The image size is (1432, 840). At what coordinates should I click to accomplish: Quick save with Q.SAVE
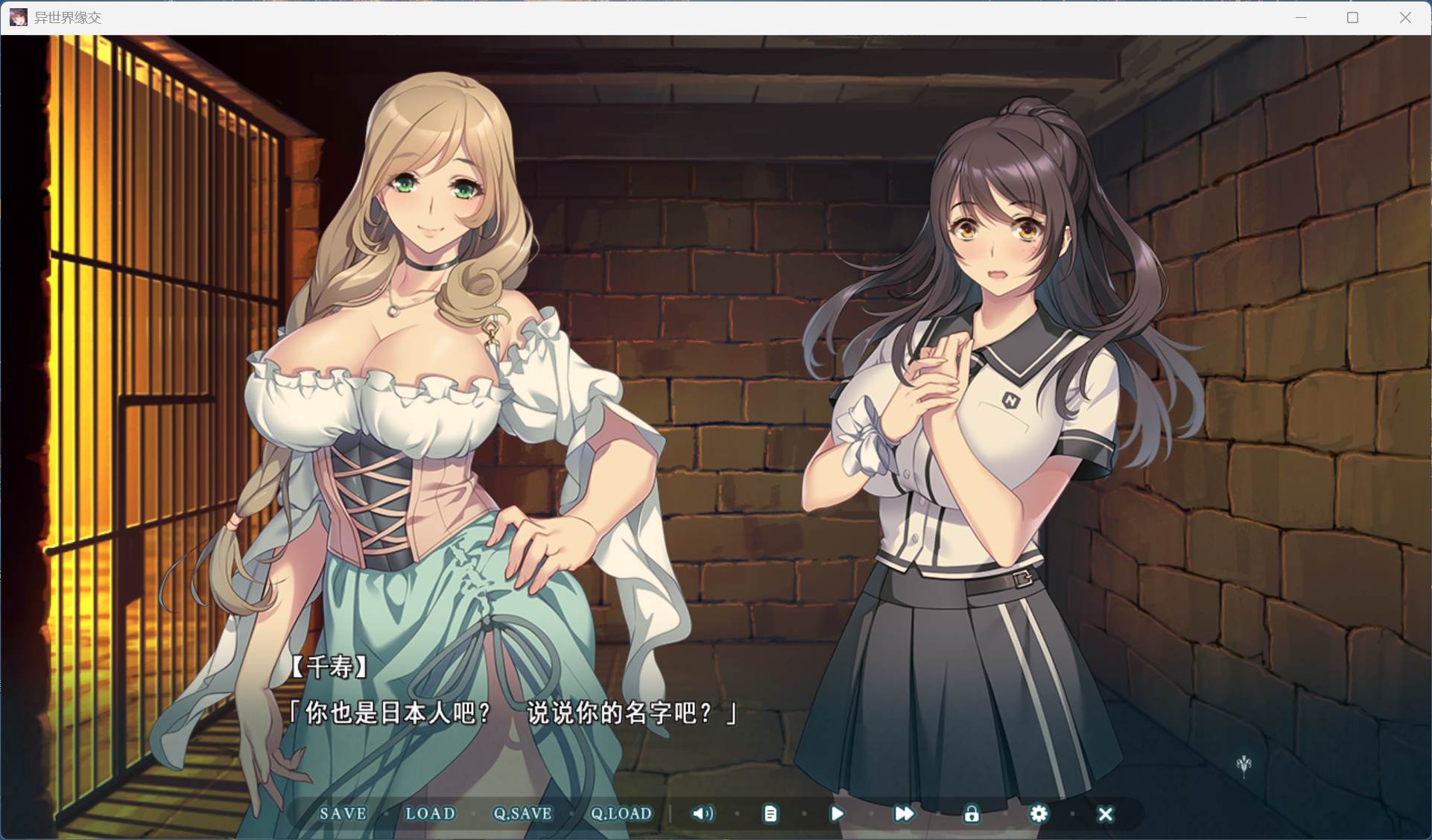coord(522,813)
